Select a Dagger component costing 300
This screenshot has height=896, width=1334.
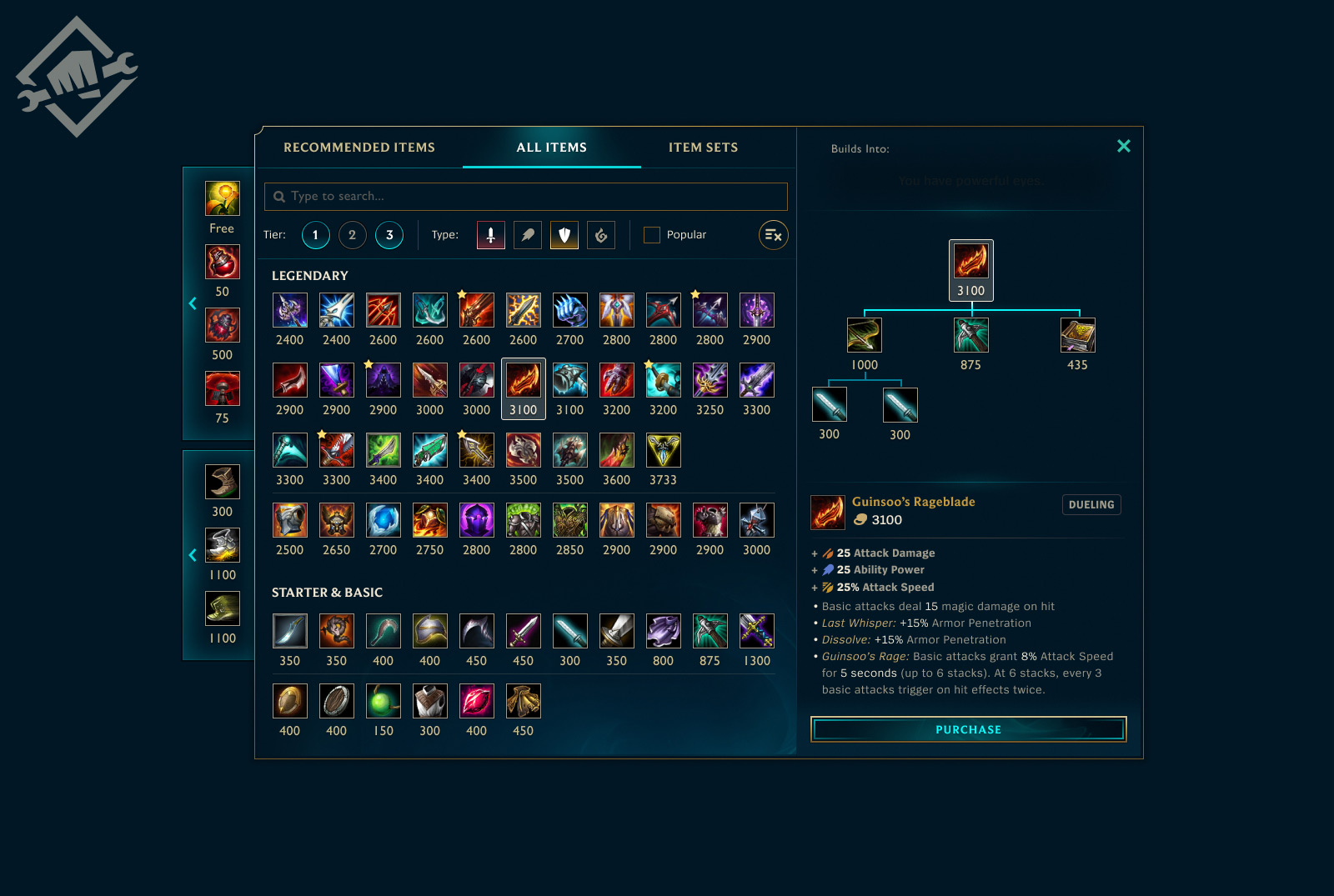[829, 404]
